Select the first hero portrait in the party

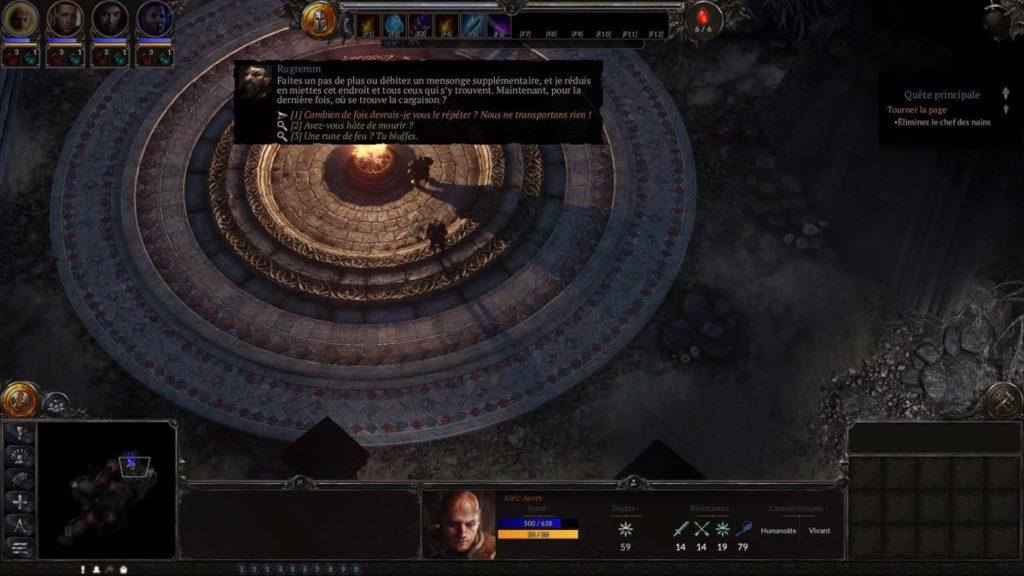20,18
